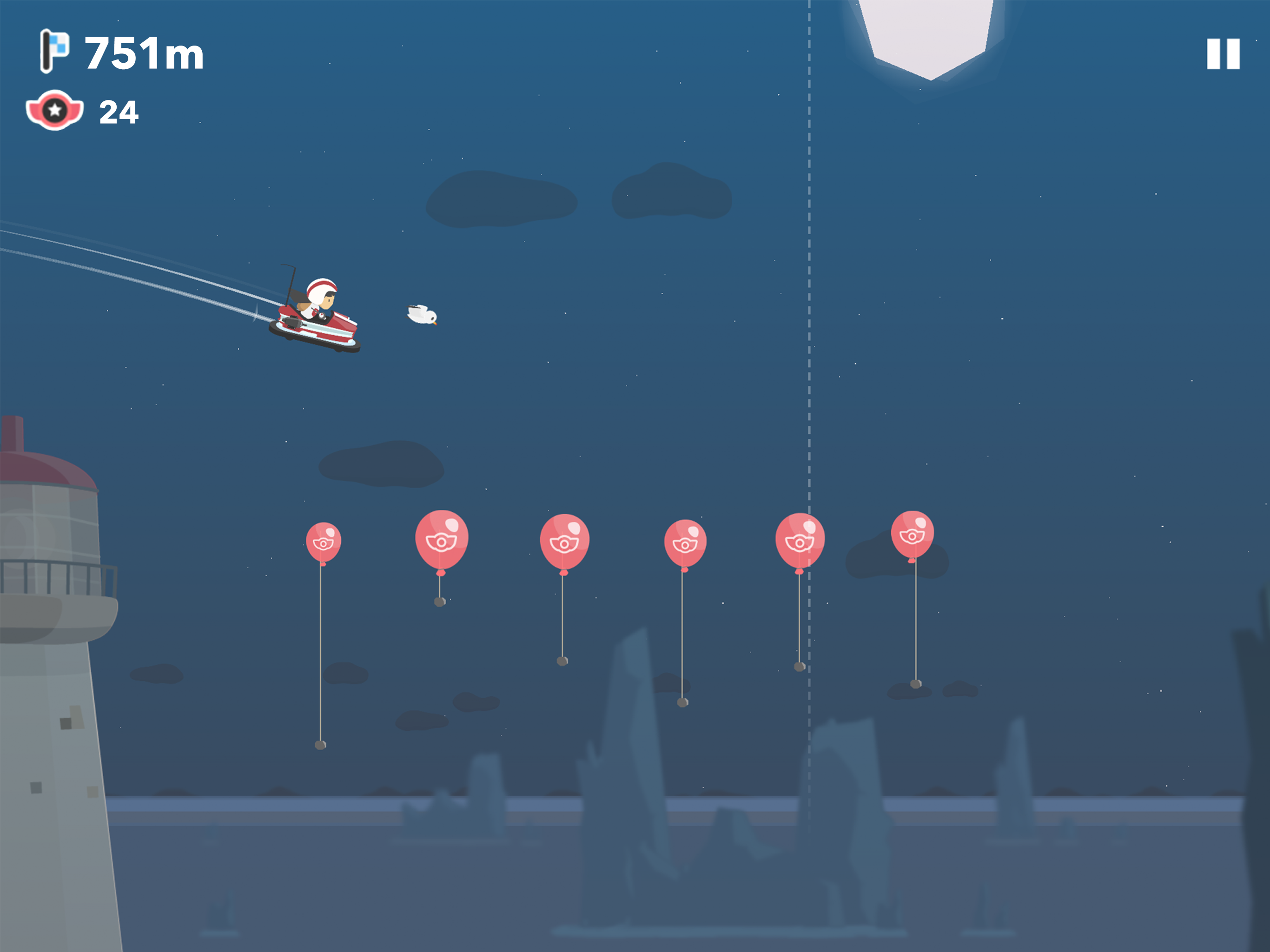Screen dimensions: 1270x952
Task: Click the second balloon from the left
Action: pyautogui.click(x=442, y=539)
